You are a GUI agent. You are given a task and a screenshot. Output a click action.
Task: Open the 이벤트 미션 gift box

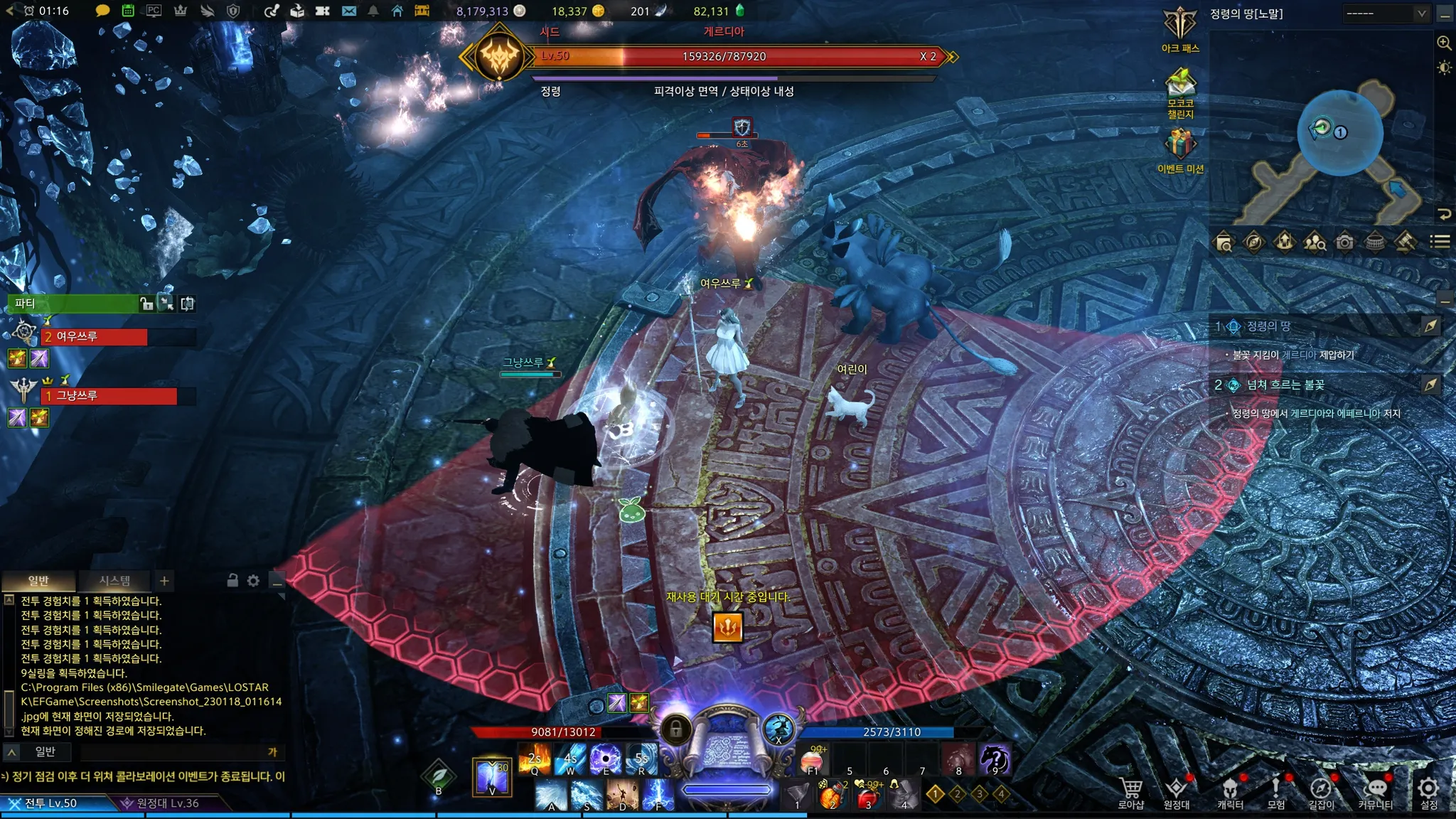coord(1180,145)
